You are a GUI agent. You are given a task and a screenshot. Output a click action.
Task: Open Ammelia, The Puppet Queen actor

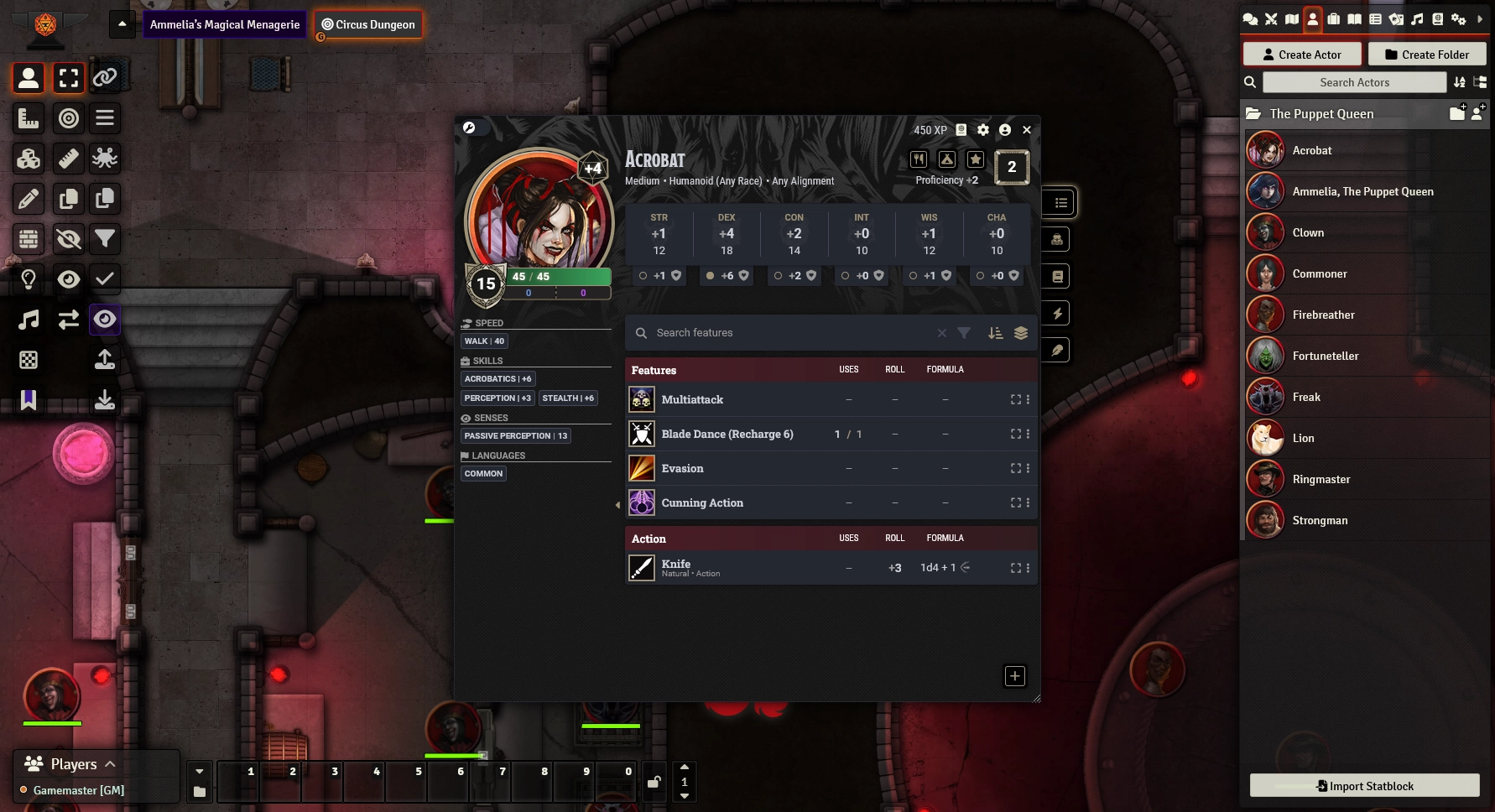point(1362,192)
